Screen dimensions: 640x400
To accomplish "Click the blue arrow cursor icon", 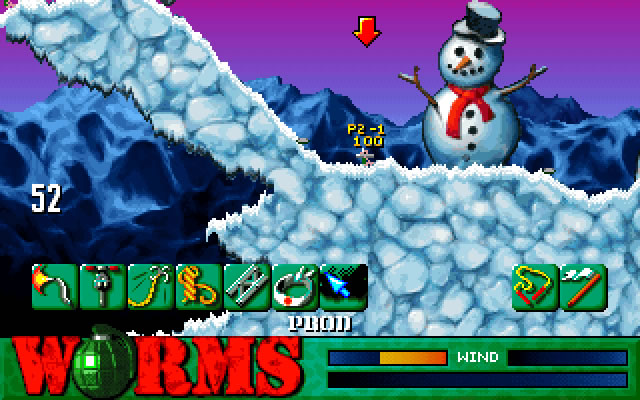I will pyautogui.click(x=342, y=287).
